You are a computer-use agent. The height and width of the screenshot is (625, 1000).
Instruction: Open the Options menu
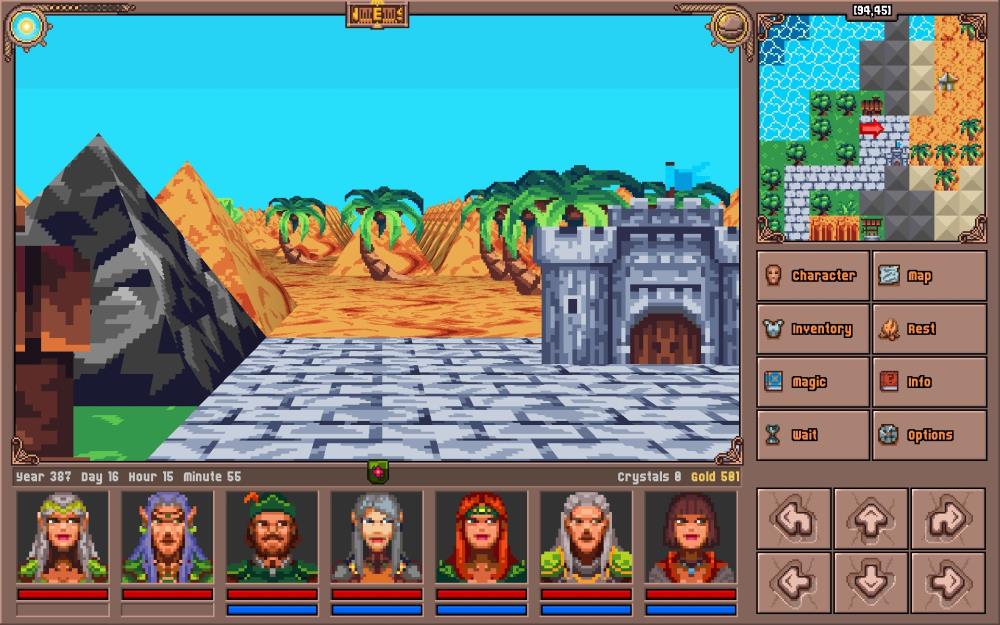[928, 435]
